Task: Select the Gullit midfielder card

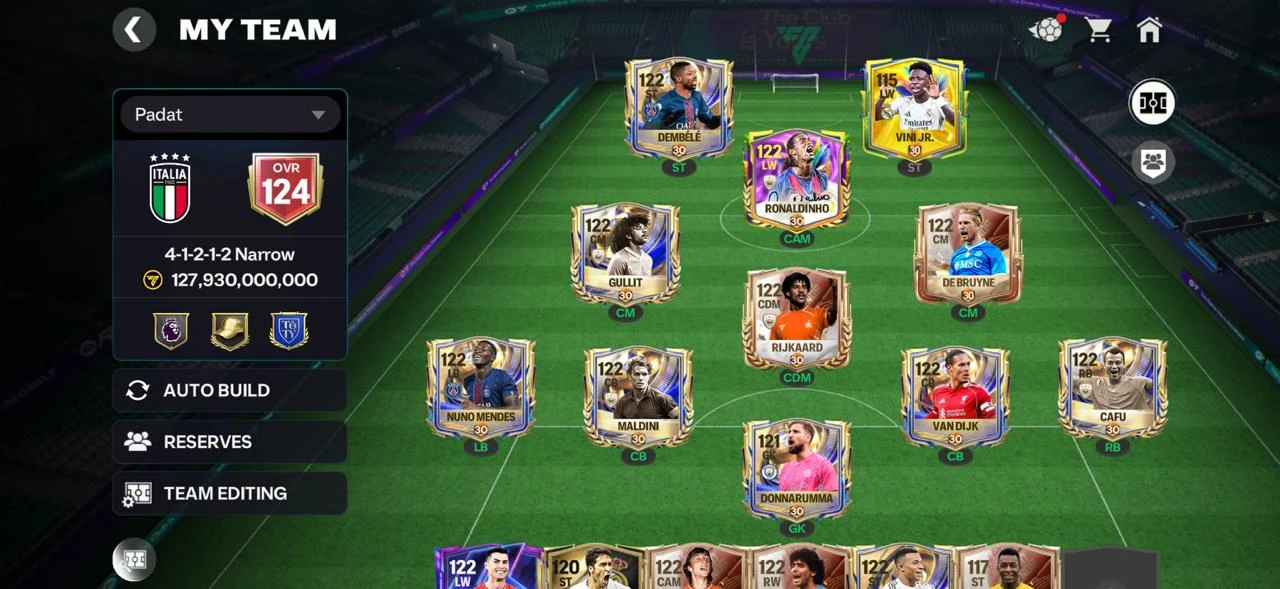Action: click(x=625, y=254)
